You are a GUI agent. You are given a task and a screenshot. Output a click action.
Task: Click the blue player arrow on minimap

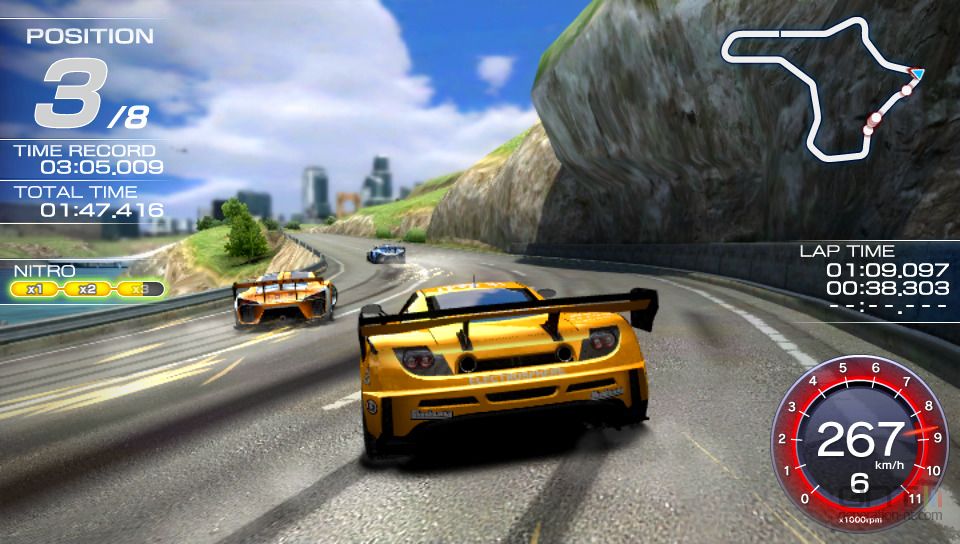point(917,73)
